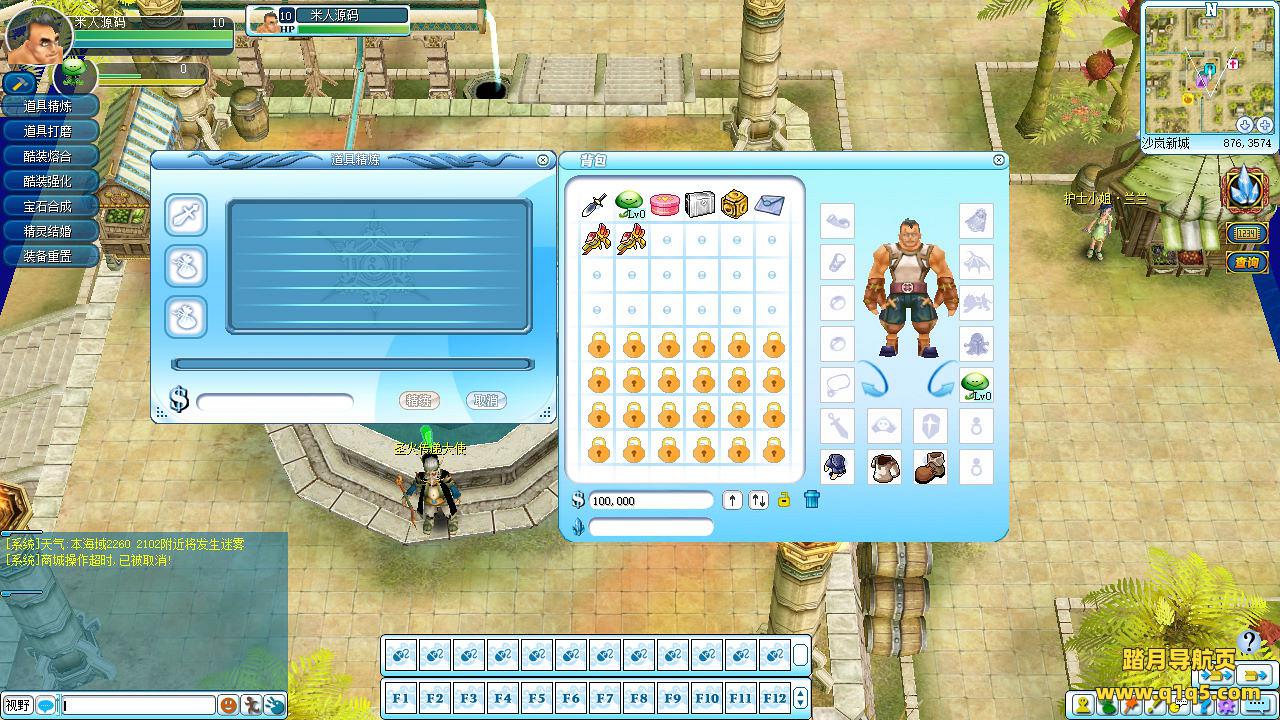Viewport: 1280px width, 720px height.
Task: Click the blue trash bin in the backpack
Action: 811,499
